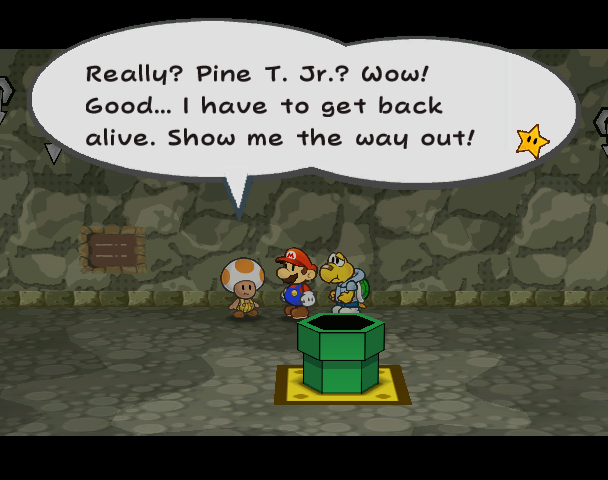Click the star icon to continue dialogue
Screen dimensions: 608x480
(x=533, y=141)
